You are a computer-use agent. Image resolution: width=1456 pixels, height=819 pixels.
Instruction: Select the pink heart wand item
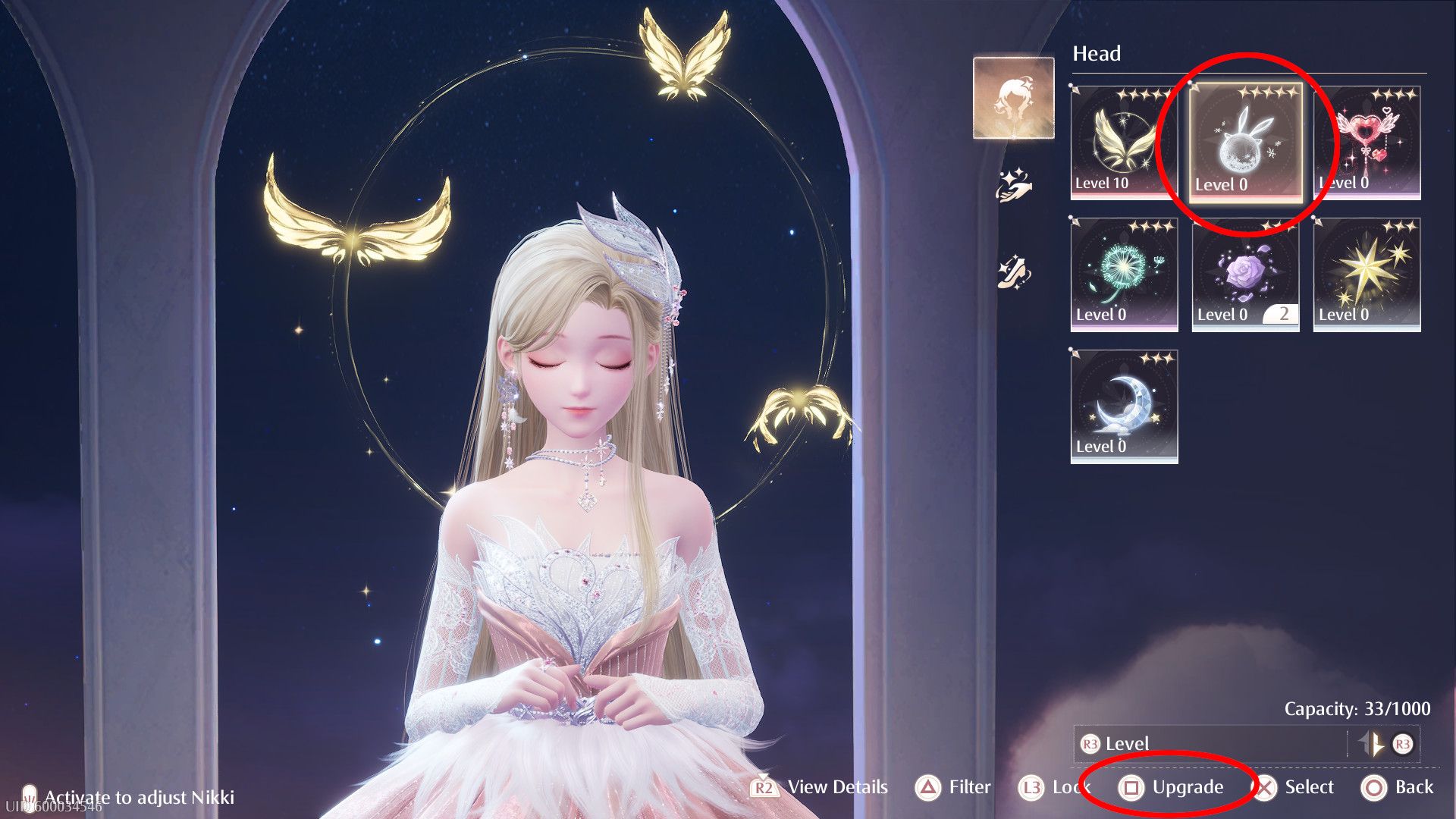(x=1367, y=142)
